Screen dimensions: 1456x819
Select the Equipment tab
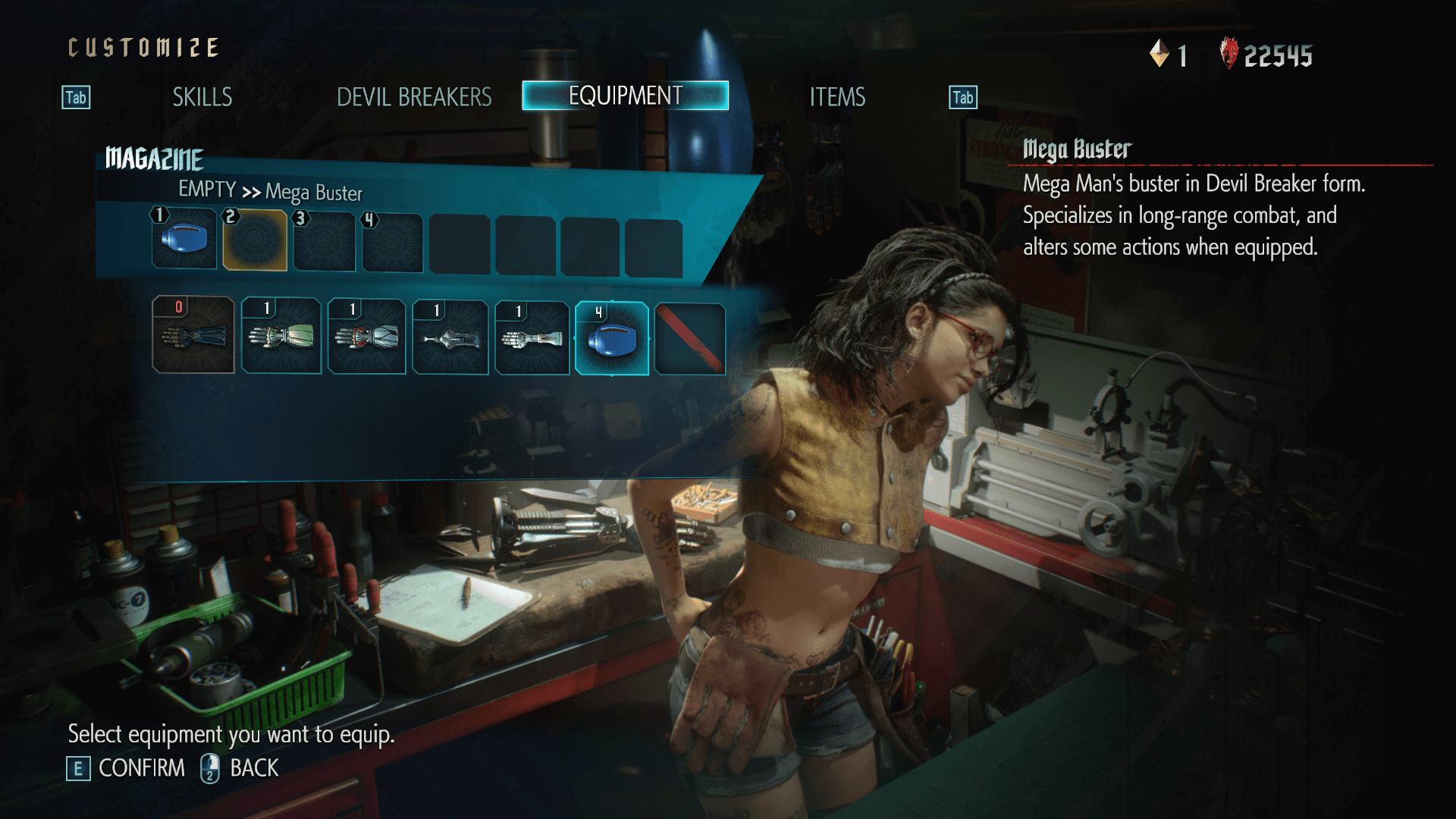coord(625,96)
